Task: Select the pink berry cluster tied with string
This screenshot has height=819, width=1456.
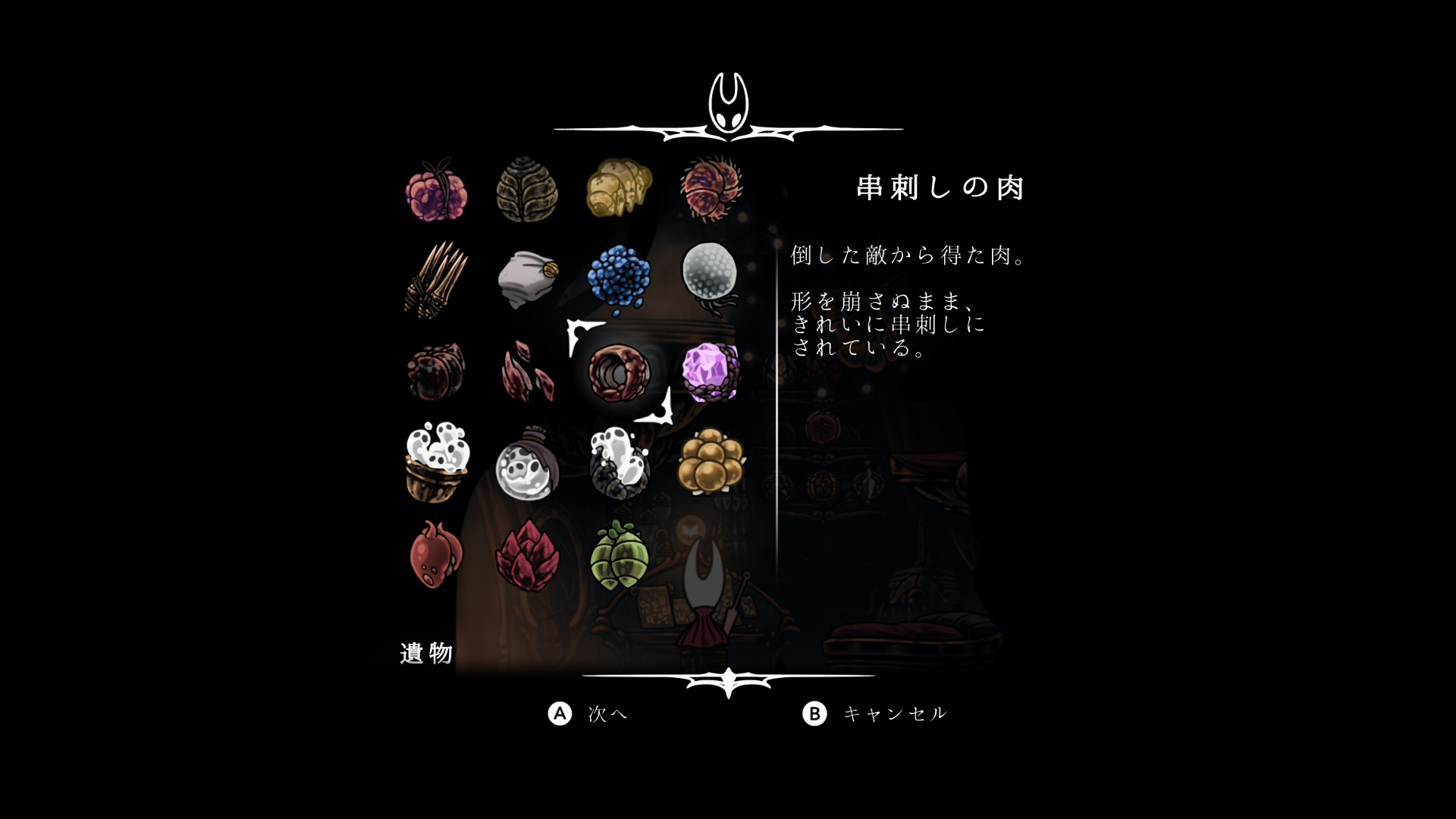Action: (436, 190)
